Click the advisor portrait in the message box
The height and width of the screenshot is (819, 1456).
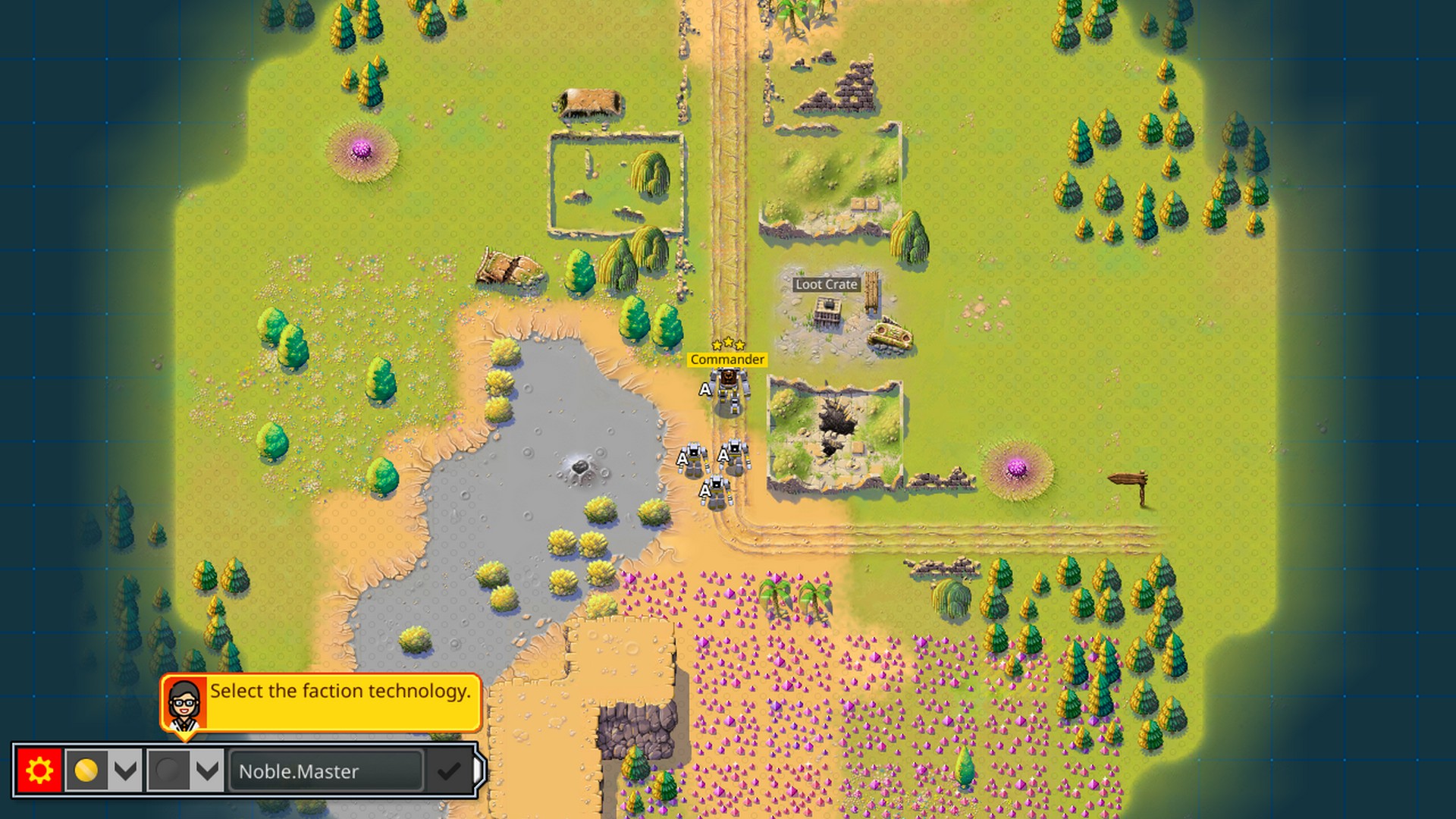184,703
